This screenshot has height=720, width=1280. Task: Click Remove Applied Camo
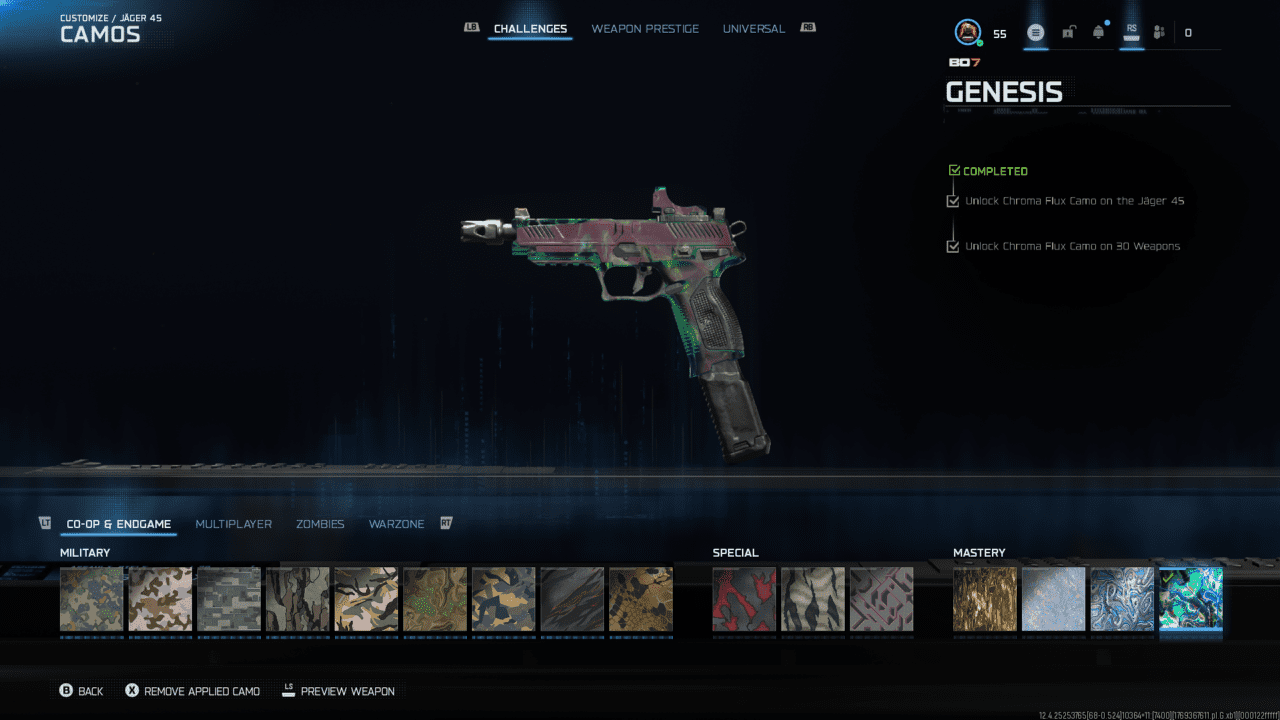tap(192, 691)
